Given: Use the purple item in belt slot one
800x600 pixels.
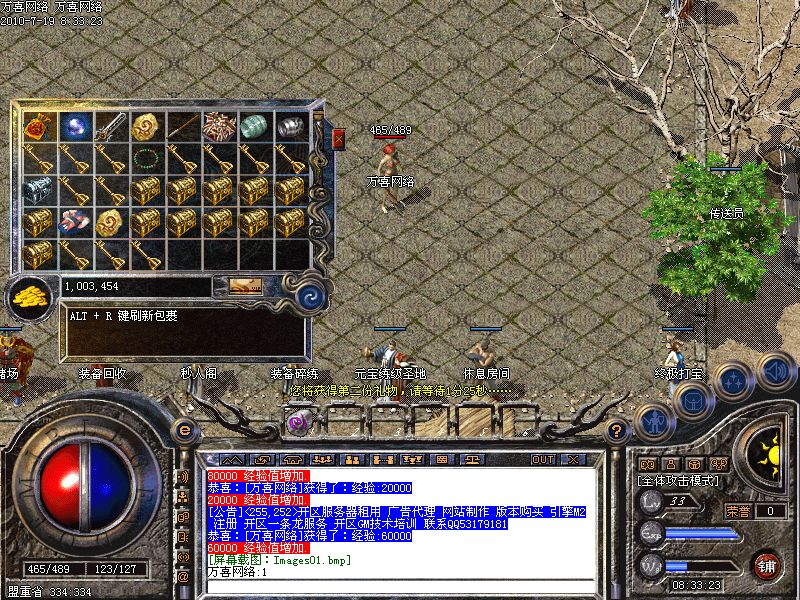Looking at the screenshot, I should (298, 423).
